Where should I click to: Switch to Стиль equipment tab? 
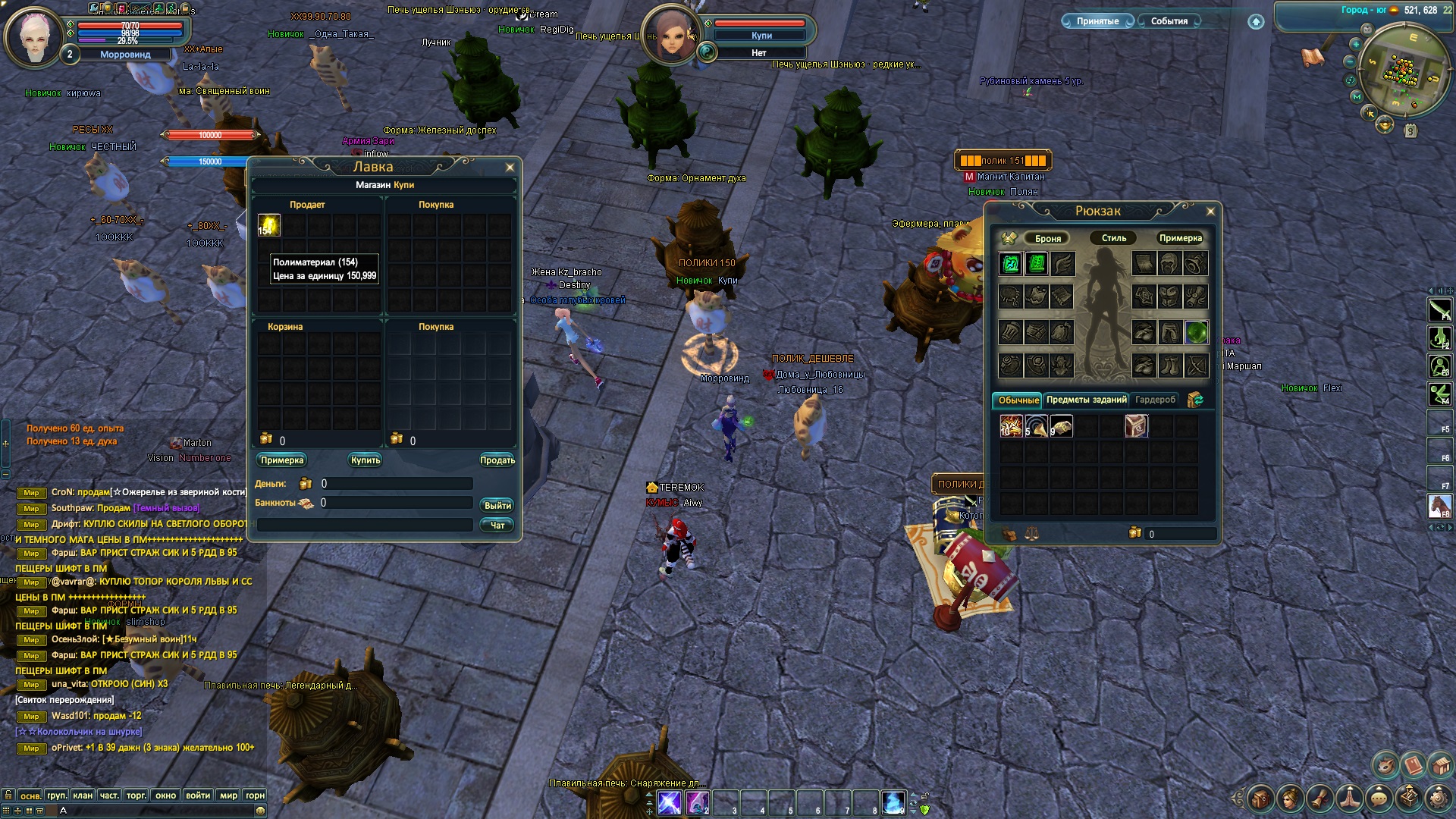click(1113, 238)
